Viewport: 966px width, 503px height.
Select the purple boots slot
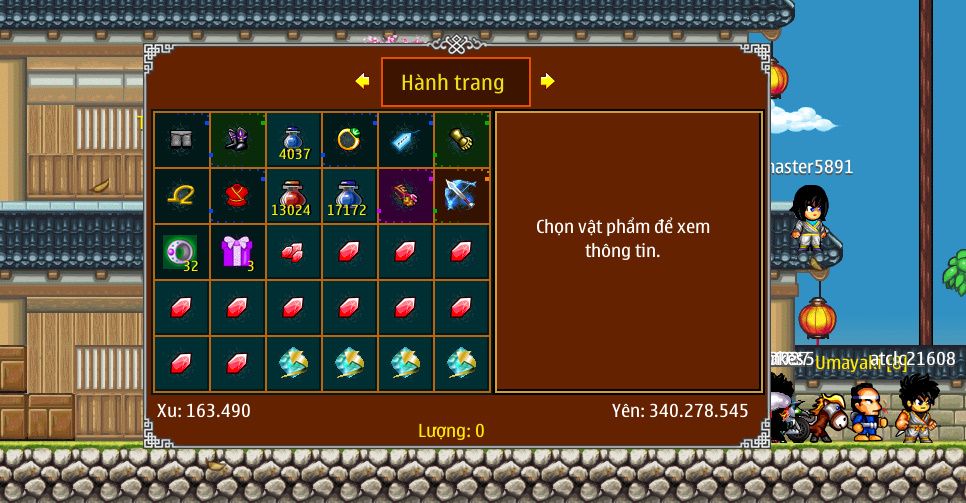click(x=237, y=140)
